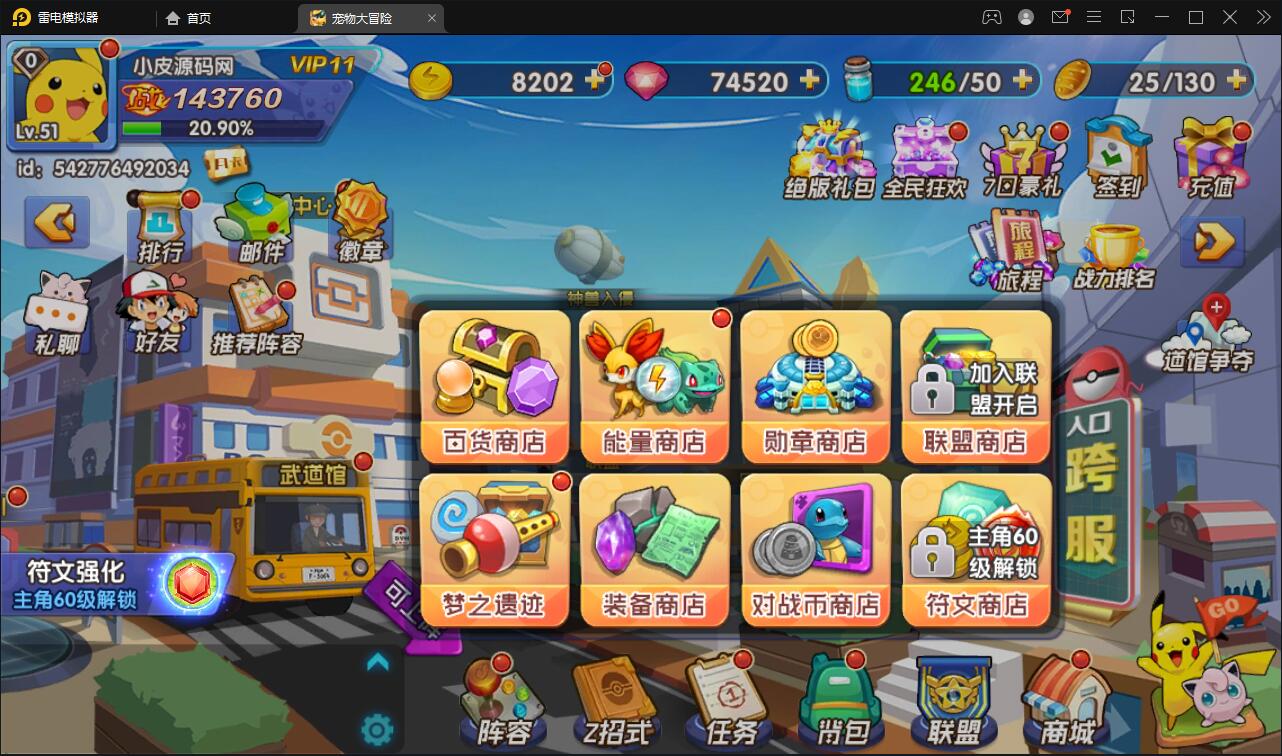Open the 装备商店 equipment shop
The height and width of the screenshot is (756, 1282).
(654, 548)
